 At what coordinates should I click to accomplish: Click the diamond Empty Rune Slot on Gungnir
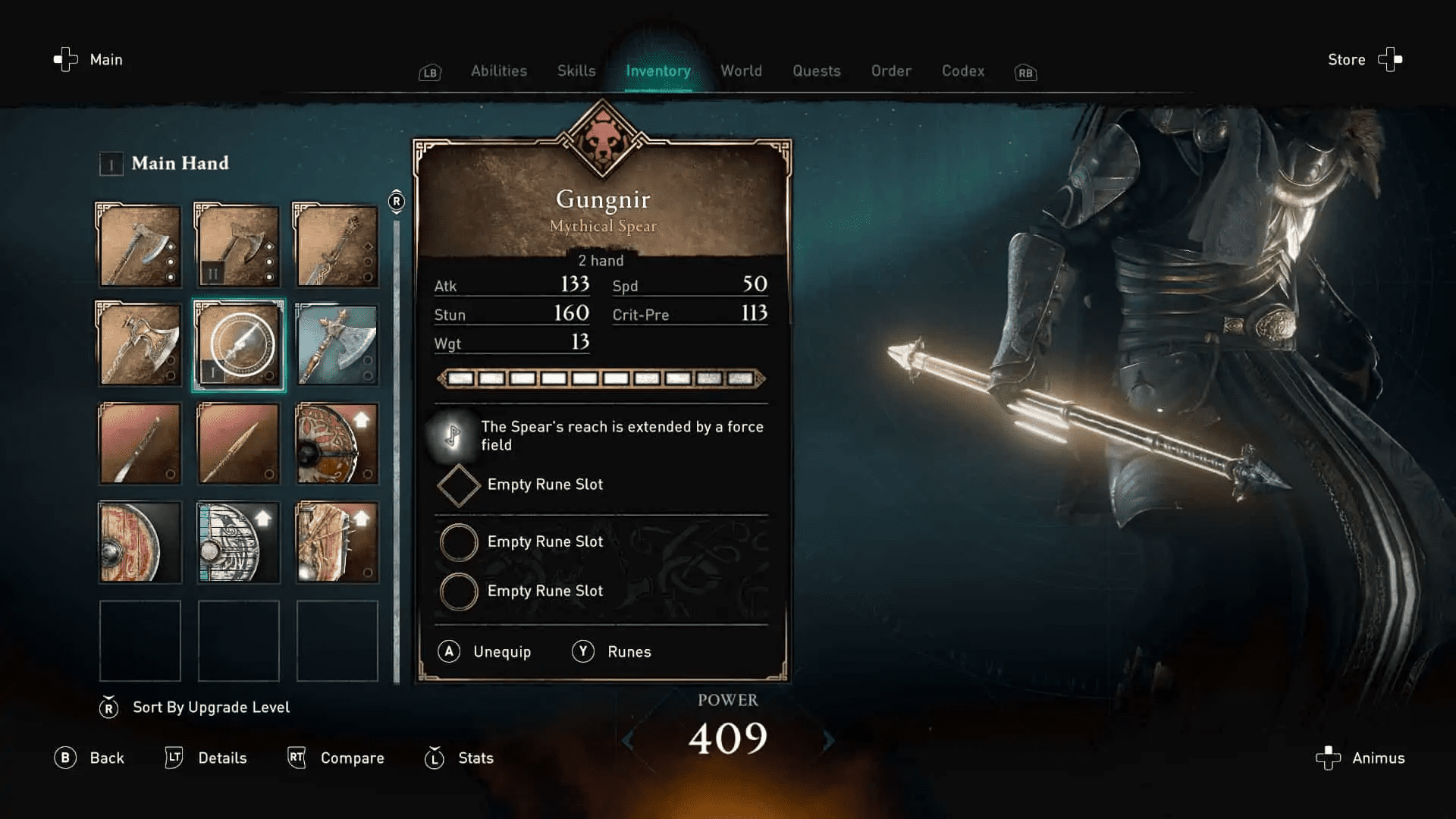[458, 485]
